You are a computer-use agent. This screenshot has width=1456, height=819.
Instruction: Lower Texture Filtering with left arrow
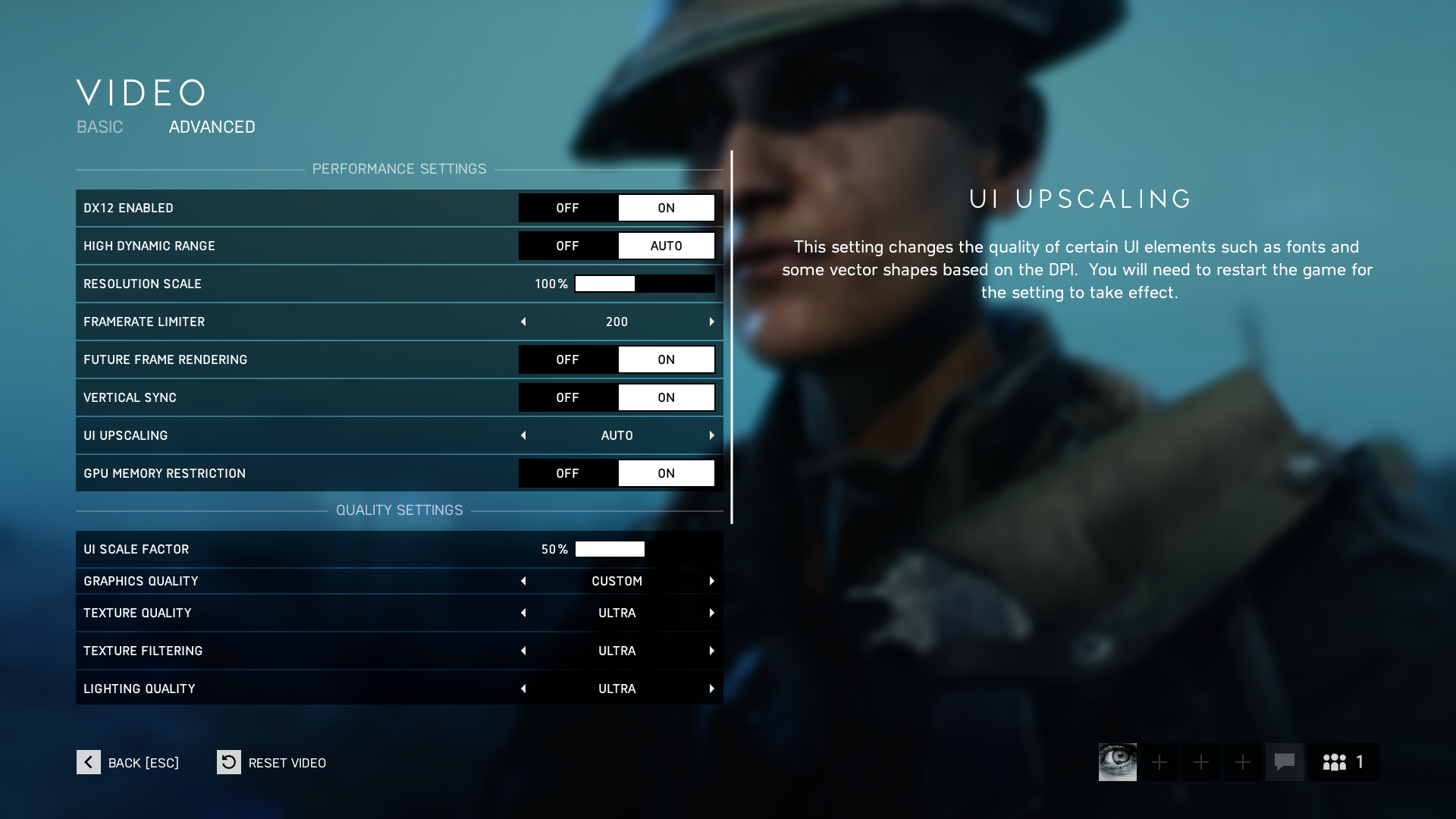coord(523,651)
